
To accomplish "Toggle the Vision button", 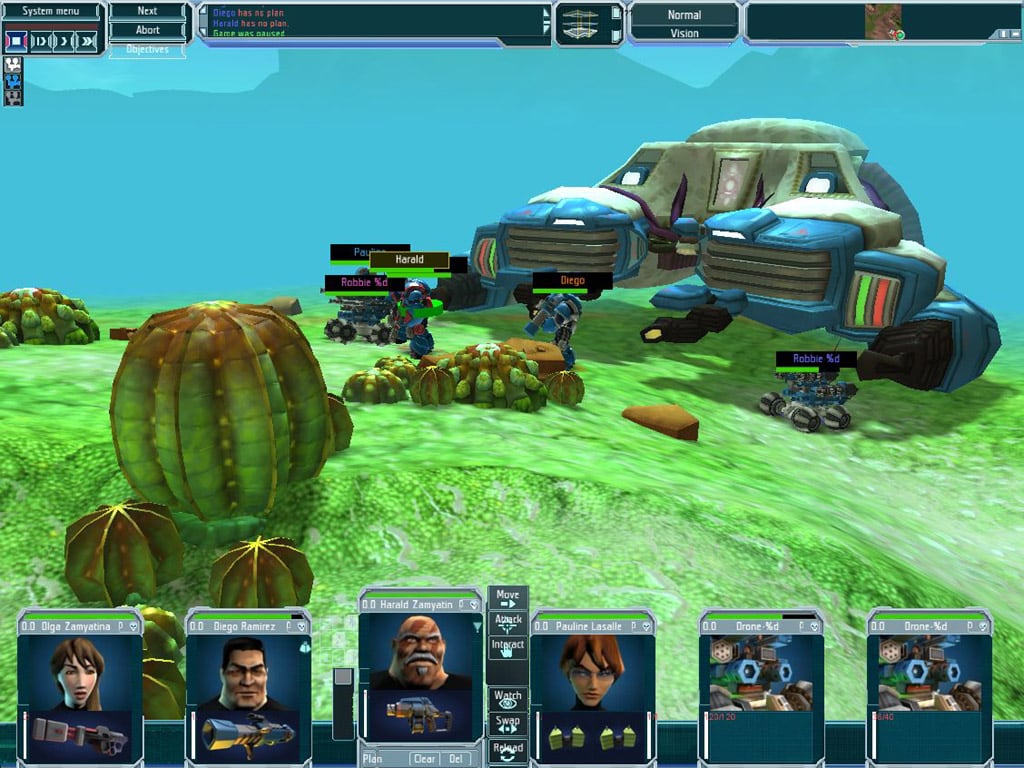I will pos(684,33).
